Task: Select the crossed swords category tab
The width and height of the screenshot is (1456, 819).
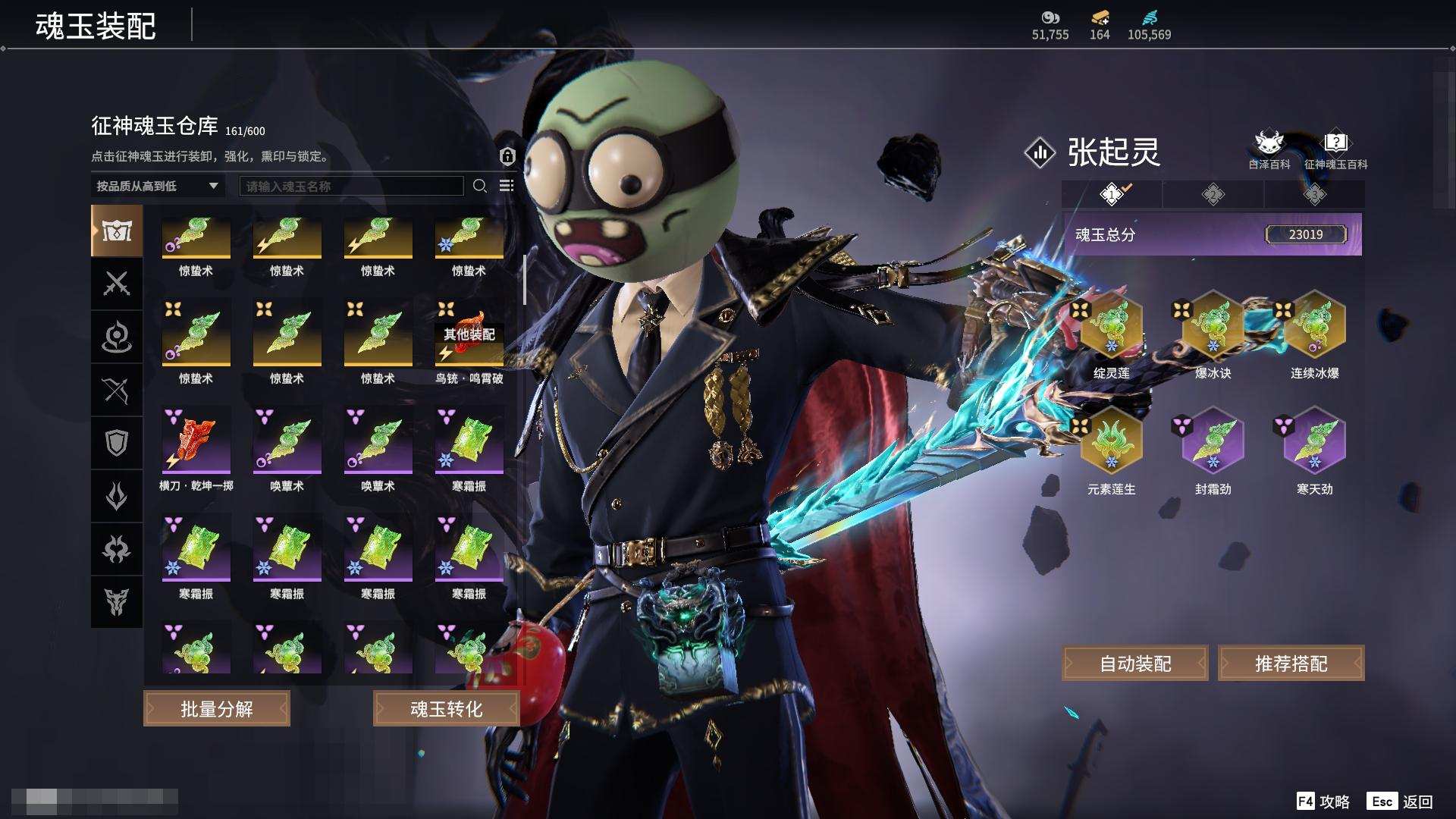Action: (x=117, y=284)
